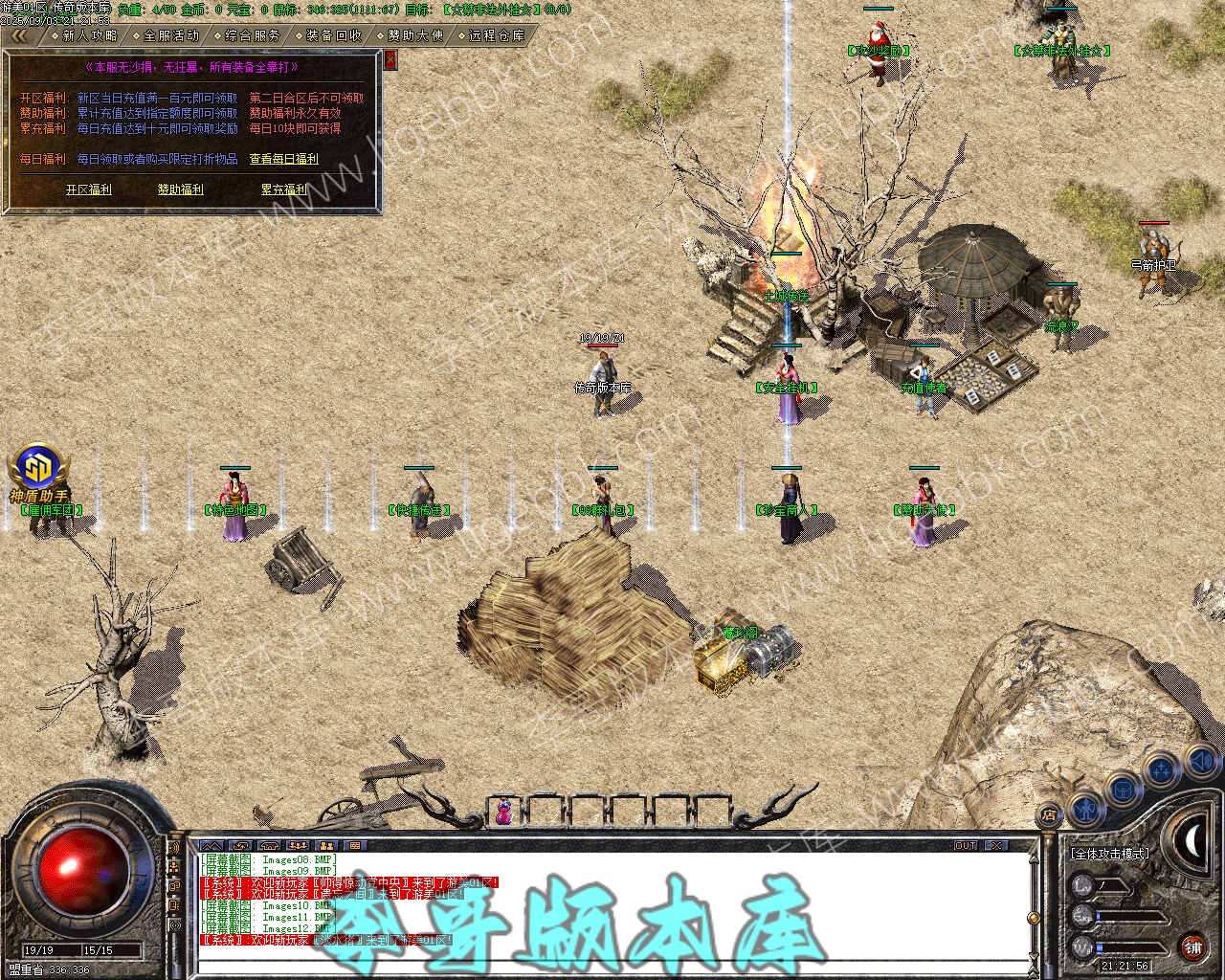Use the purple potion in the hotbar
This screenshot has height=980, width=1225.
[502, 812]
